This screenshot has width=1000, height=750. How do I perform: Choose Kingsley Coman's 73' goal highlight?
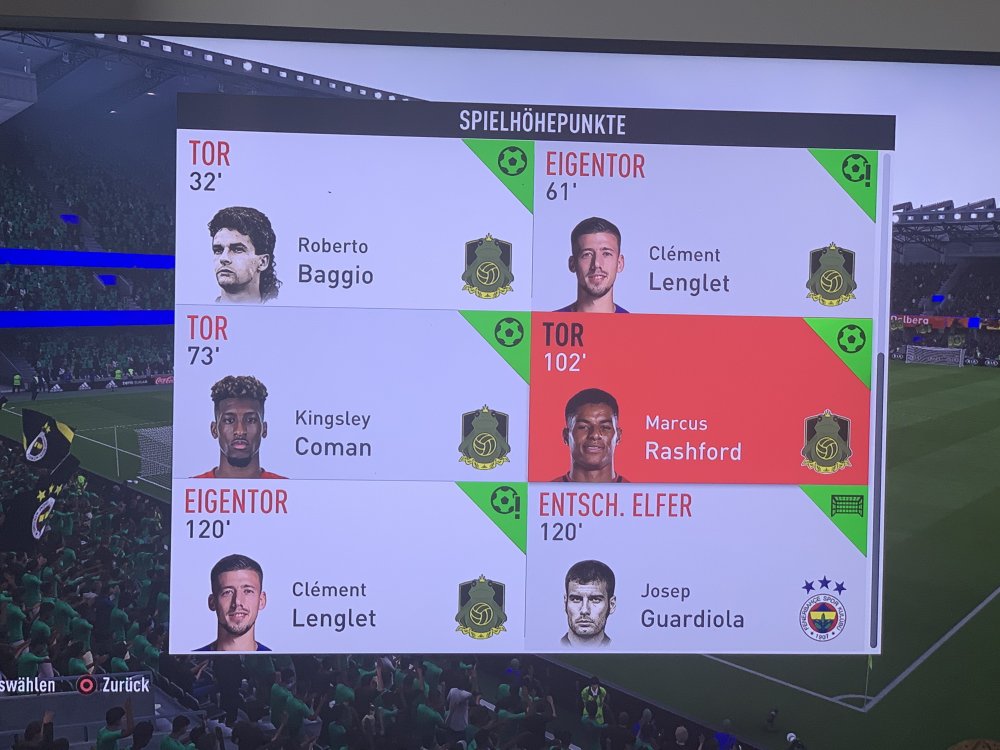(352, 396)
